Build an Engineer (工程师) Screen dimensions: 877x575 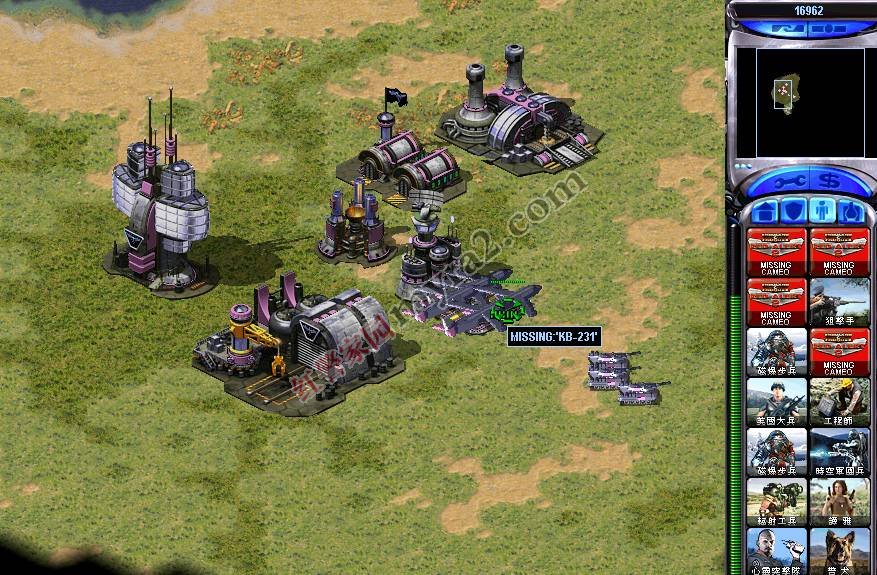pos(839,402)
